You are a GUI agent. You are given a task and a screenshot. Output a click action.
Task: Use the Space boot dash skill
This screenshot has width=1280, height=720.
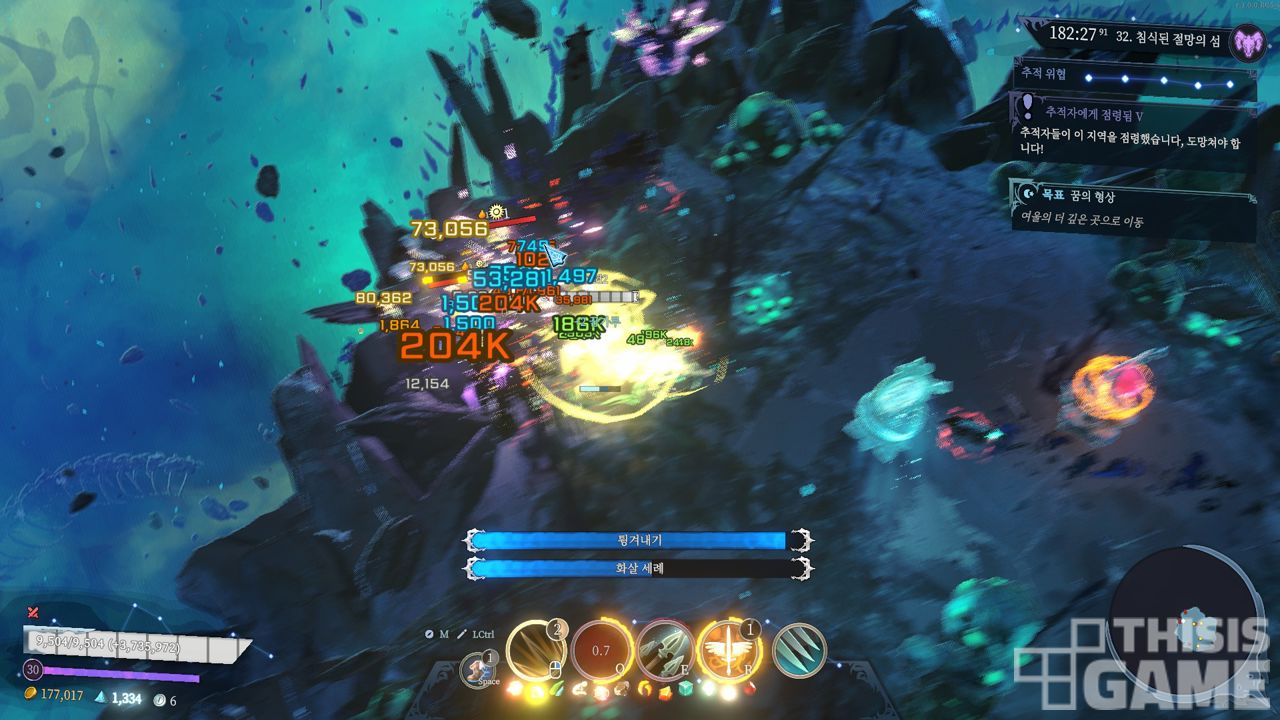tap(478, 669)
